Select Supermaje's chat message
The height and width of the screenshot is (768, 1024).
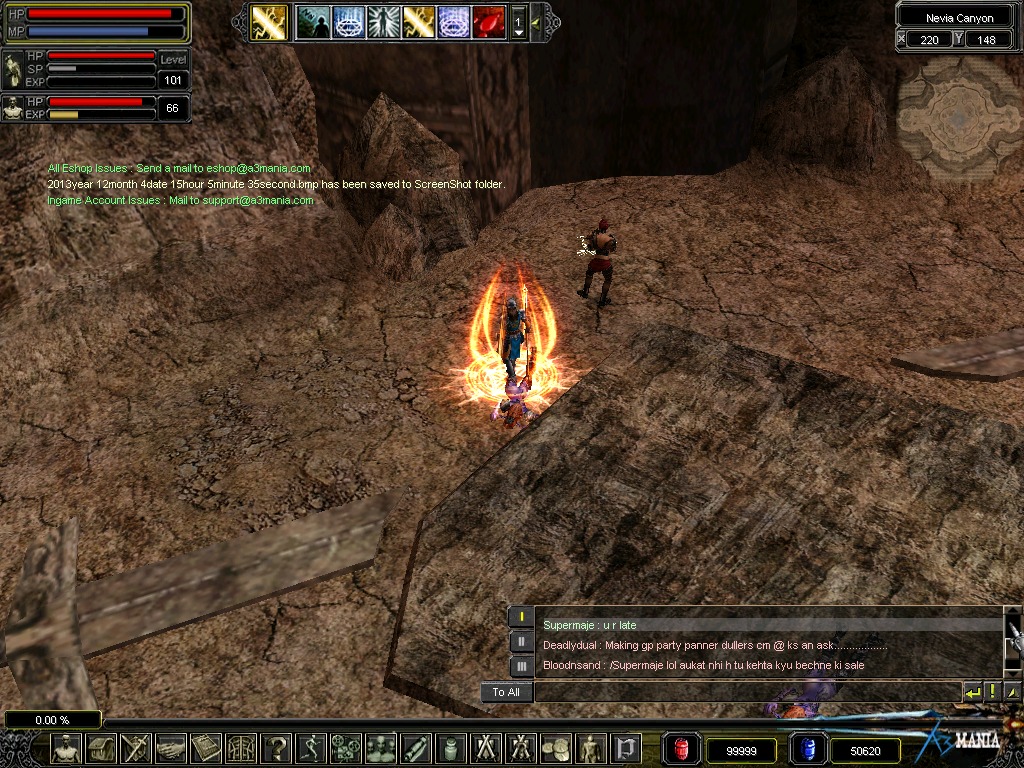(590, 625)
